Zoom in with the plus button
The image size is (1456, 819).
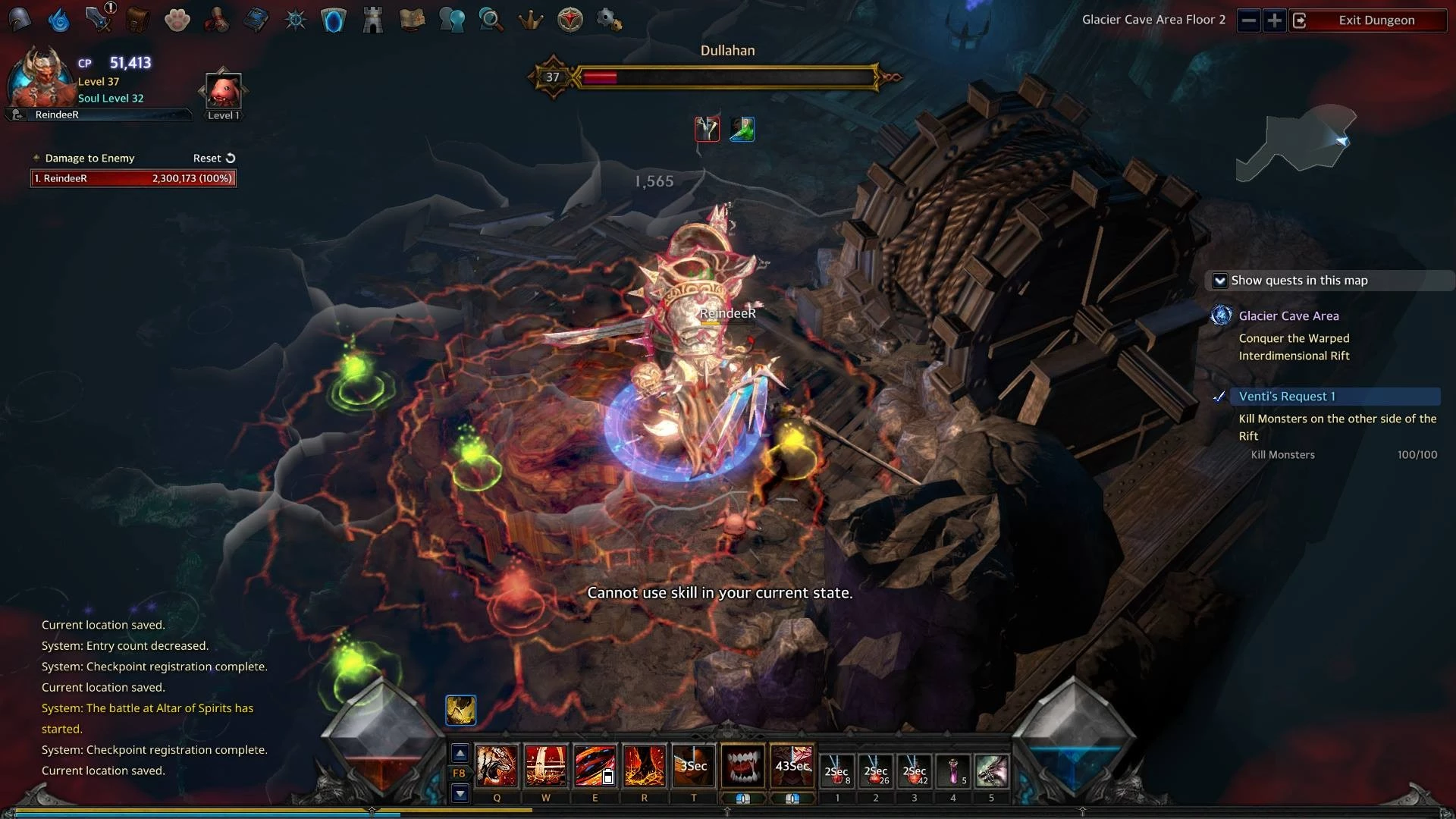[x=1274, y=20]
